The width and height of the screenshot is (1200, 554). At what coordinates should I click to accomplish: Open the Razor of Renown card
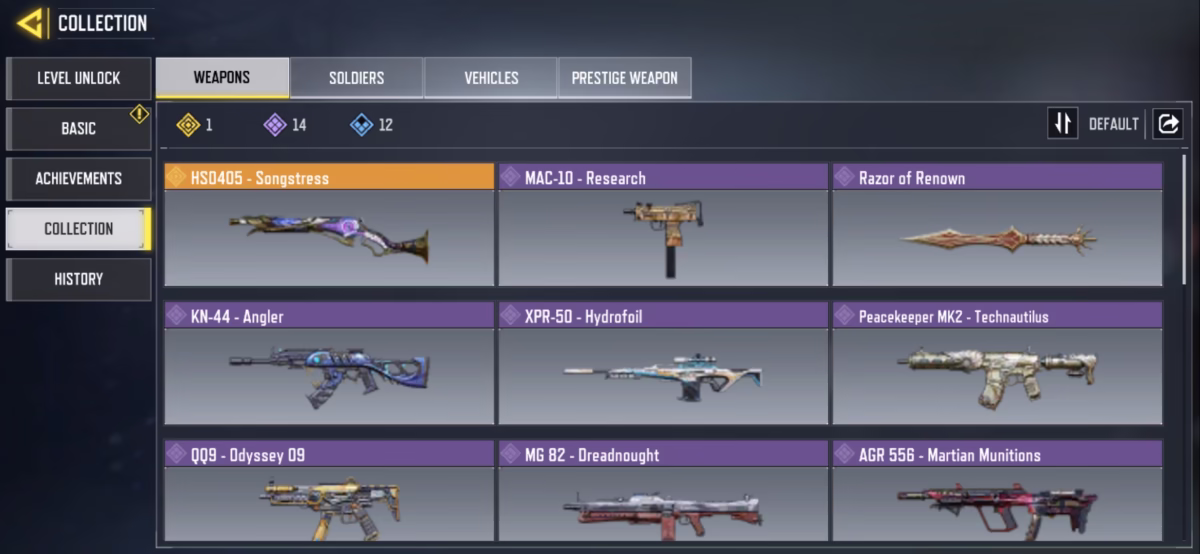click(x=997, y=225)
